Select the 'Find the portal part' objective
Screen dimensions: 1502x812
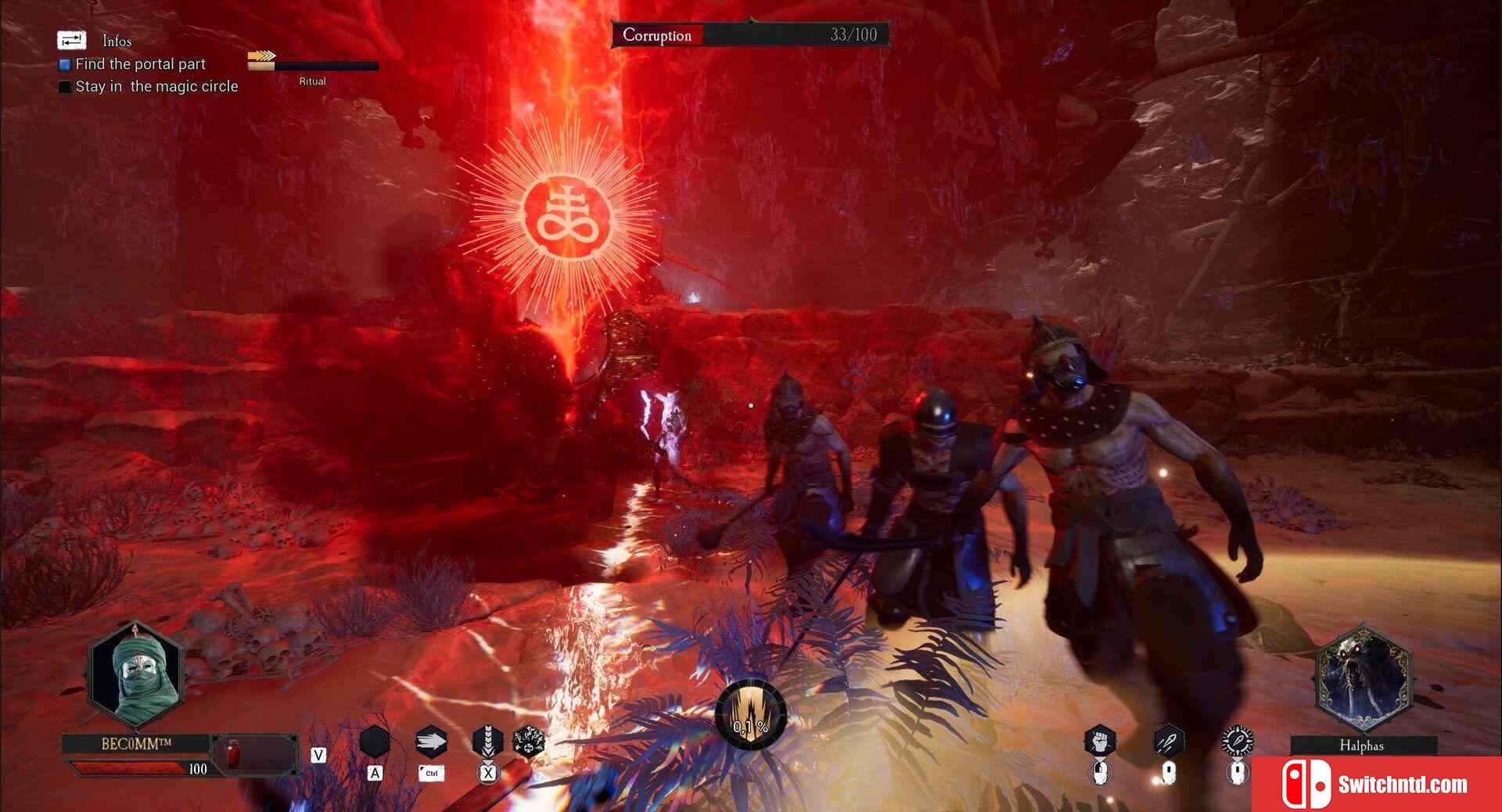140,64
